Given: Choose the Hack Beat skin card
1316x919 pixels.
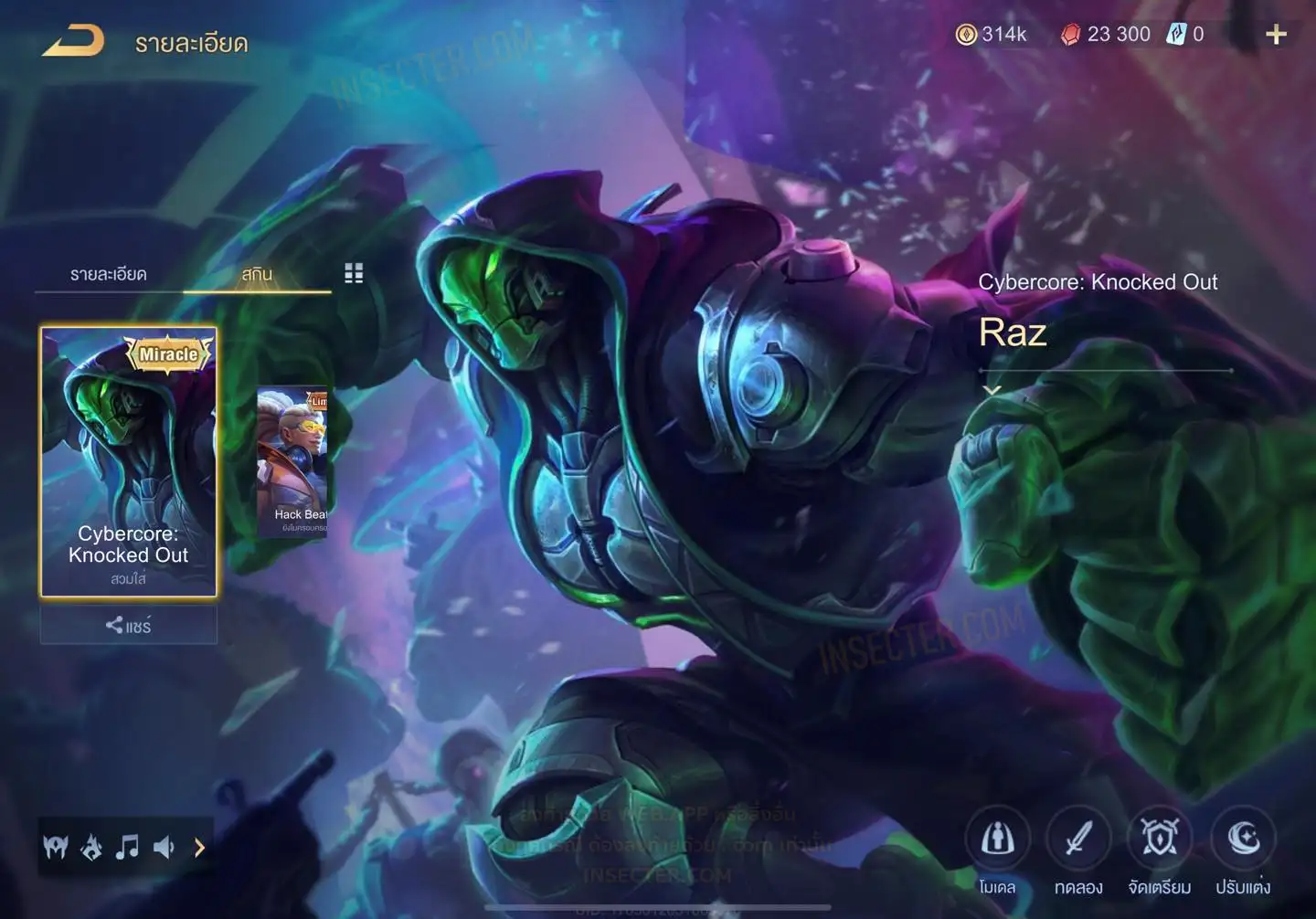Looking at the screenshot, I should (x=292, y=461).
